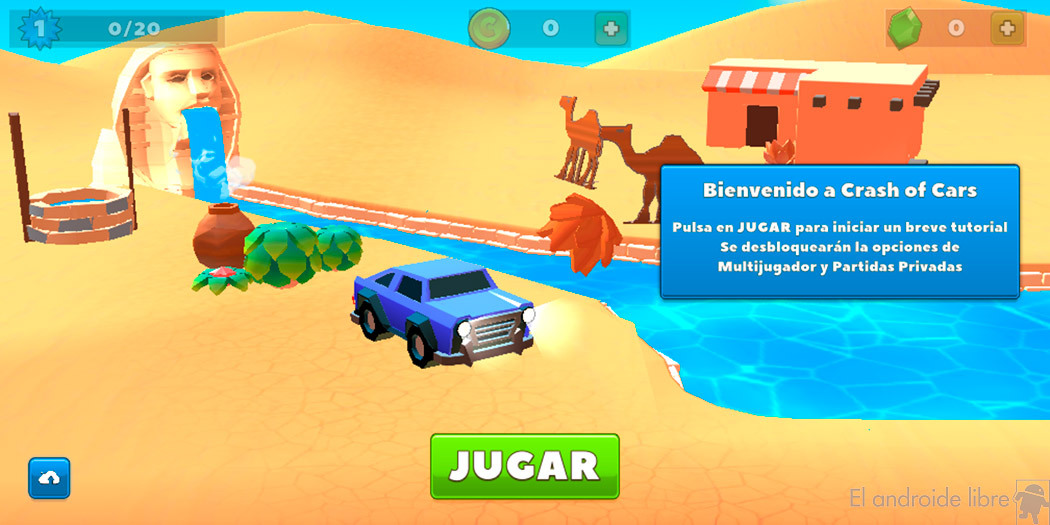Add coins with the green plus button
This screenshot has height=525, width=1050.
(x=611, y=29)
